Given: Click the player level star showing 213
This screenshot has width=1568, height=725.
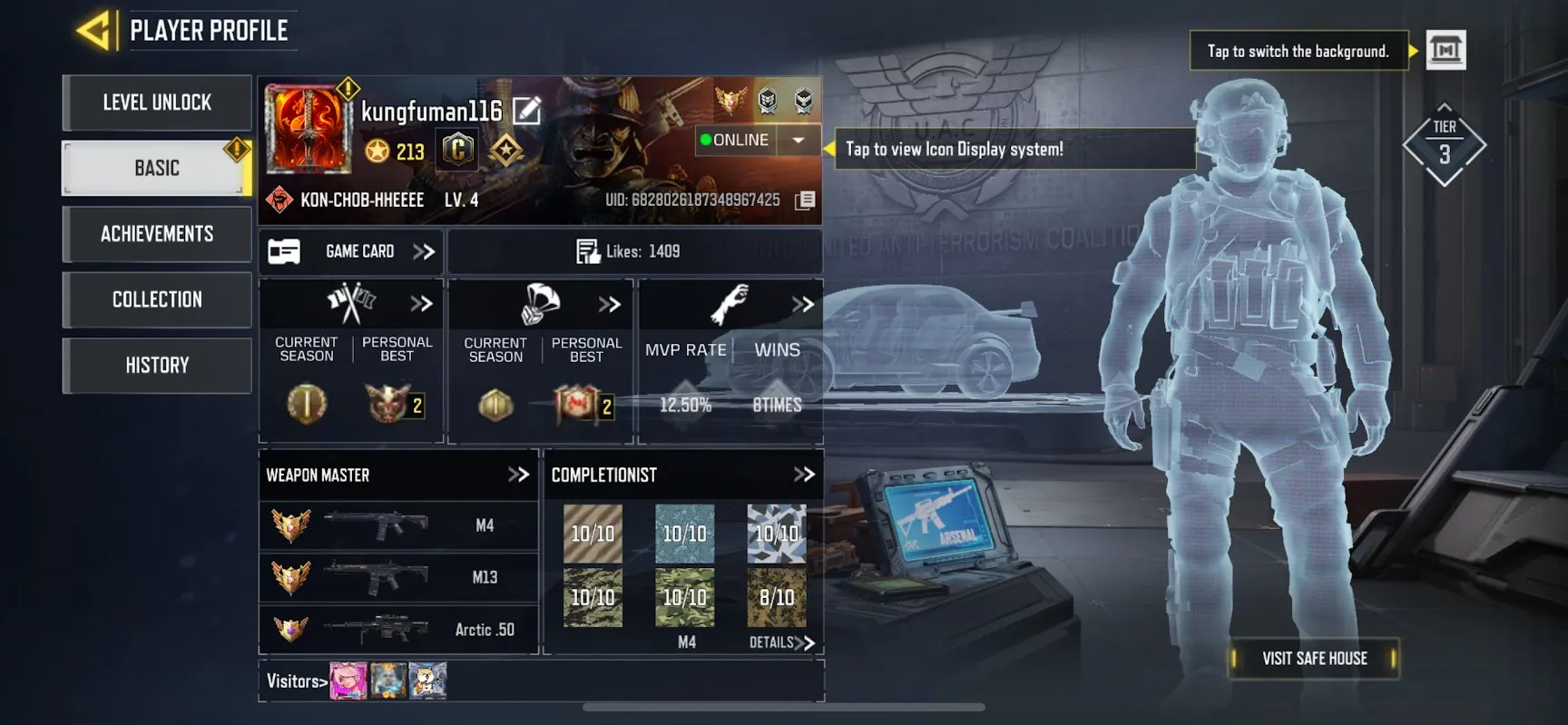Looking at the screenshot, I should (x=379, y=152).
